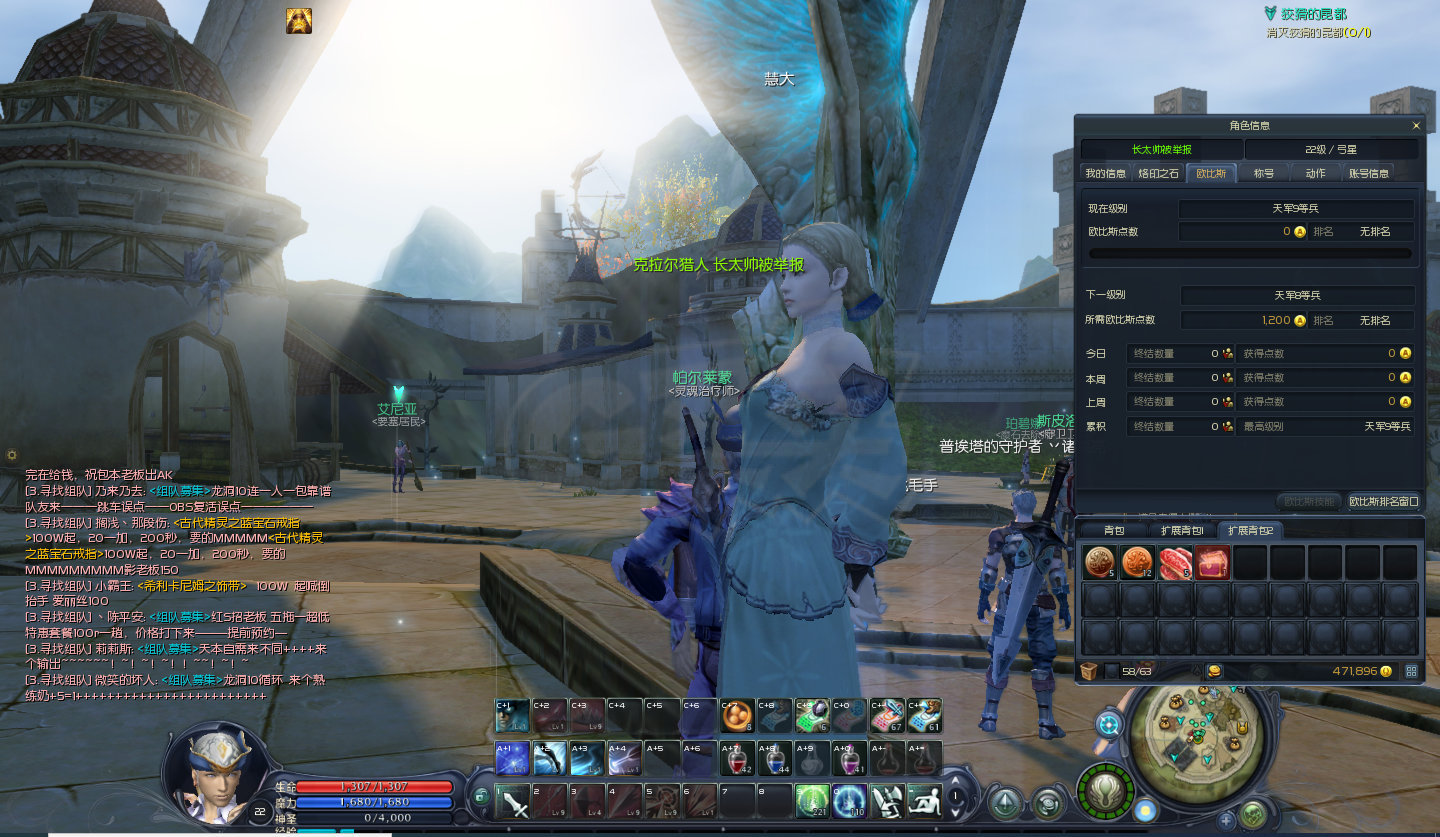1440x837 pixels.
Task: Select the 称号 title tab
Action: point(1264,173)
